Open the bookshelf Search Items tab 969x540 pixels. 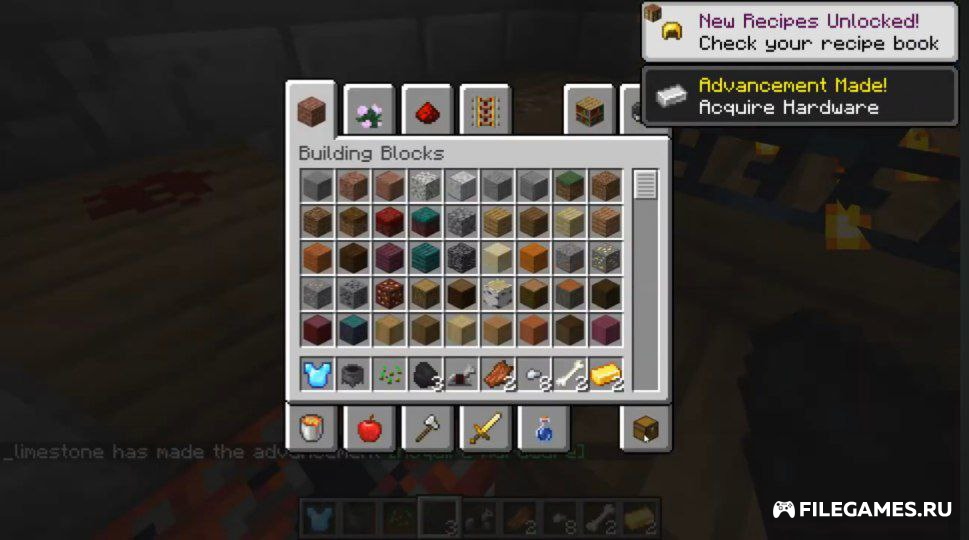(589, 112)
